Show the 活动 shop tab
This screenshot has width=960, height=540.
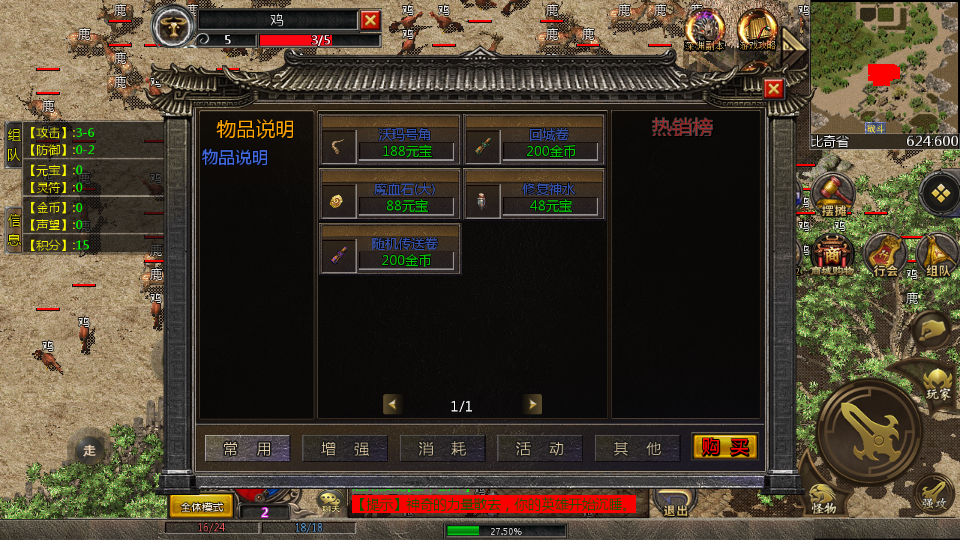pos(540,448)
